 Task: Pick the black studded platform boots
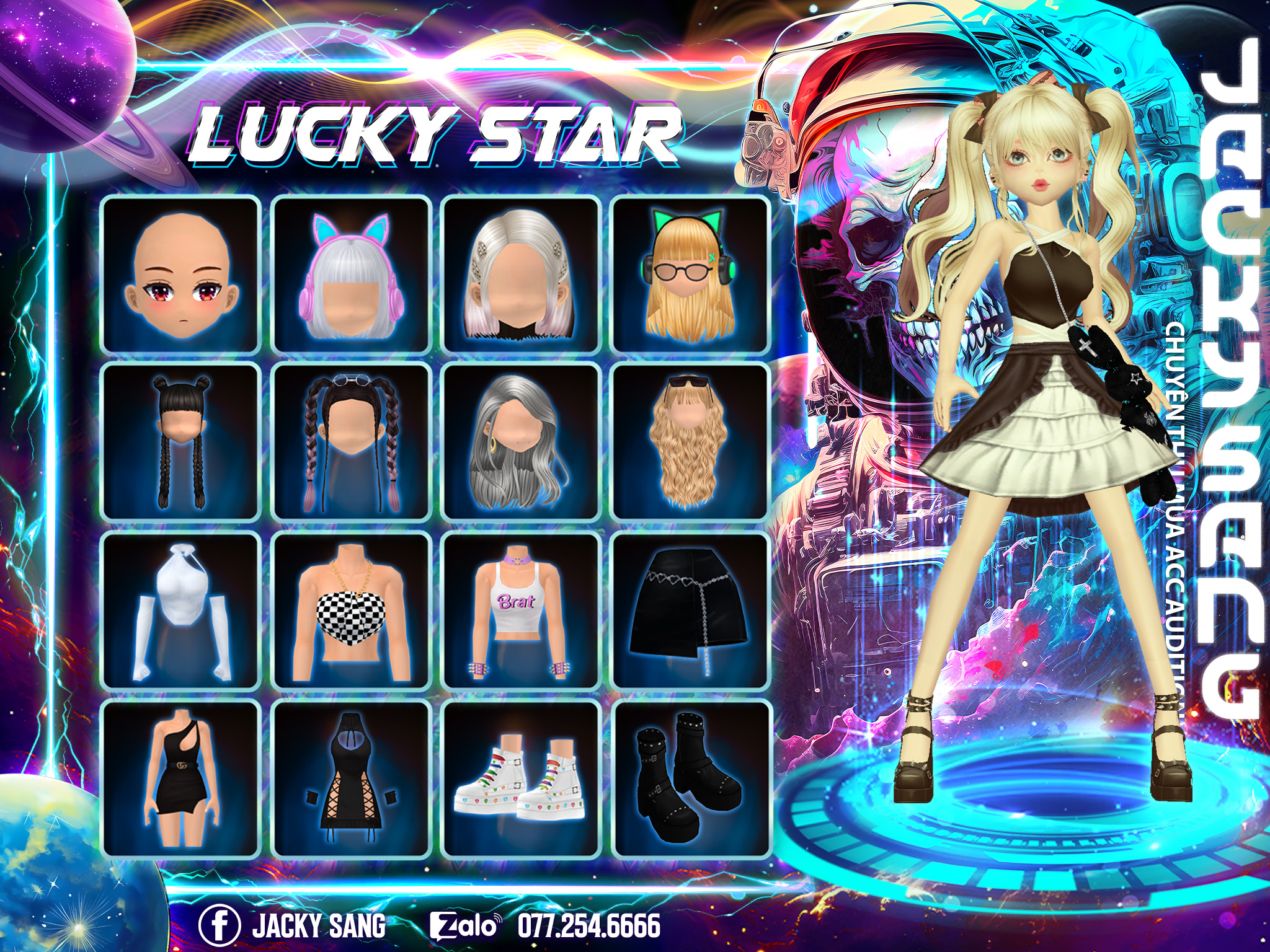[x=691, y=778]
